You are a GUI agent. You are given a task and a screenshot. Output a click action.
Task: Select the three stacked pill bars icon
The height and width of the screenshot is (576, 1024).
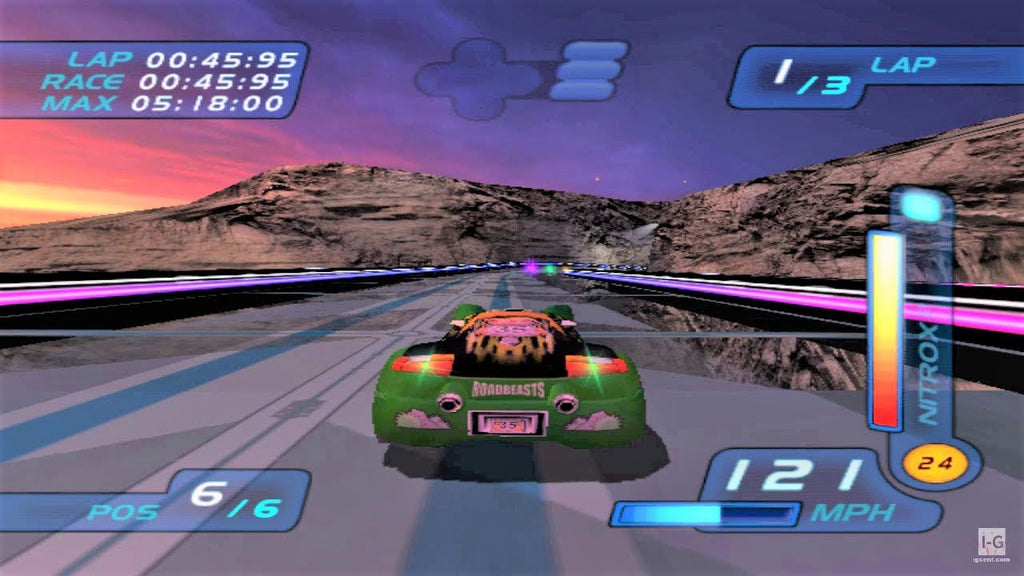pyautogui.click(x=588, y=70)
